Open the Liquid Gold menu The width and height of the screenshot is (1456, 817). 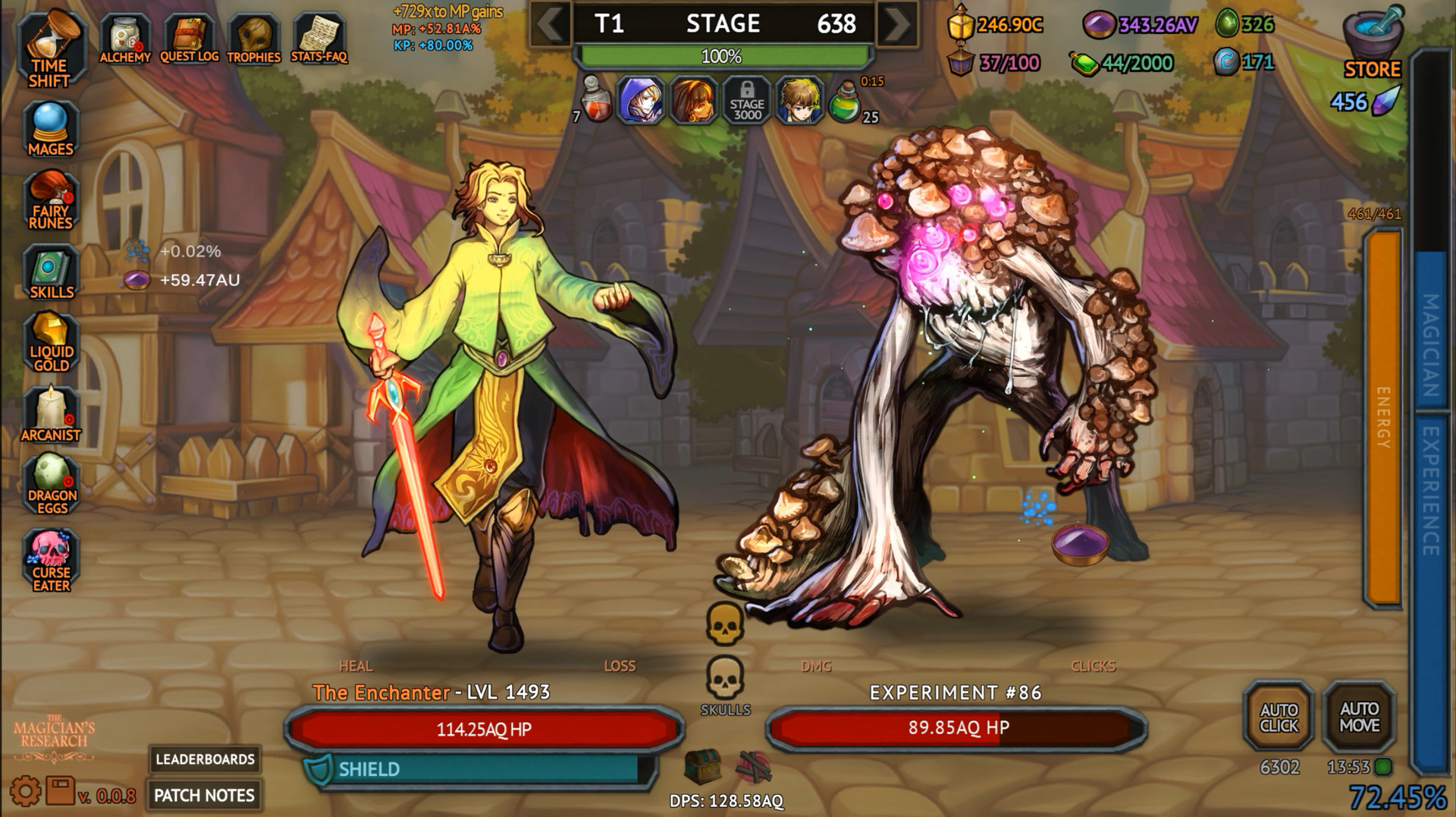click(51, 343)
